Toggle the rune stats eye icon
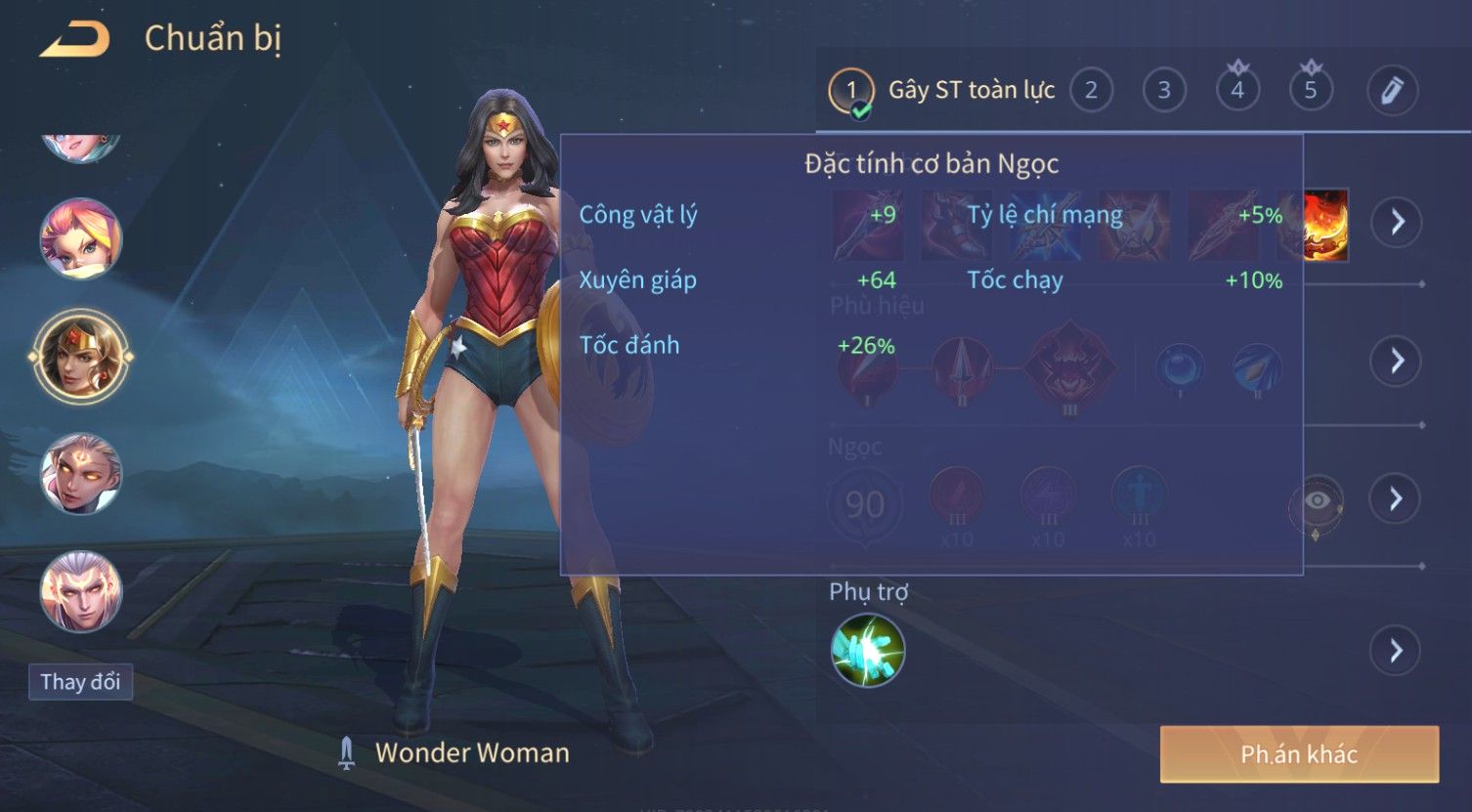This screenshot has height=812, width=1472. coord(1317,502)
